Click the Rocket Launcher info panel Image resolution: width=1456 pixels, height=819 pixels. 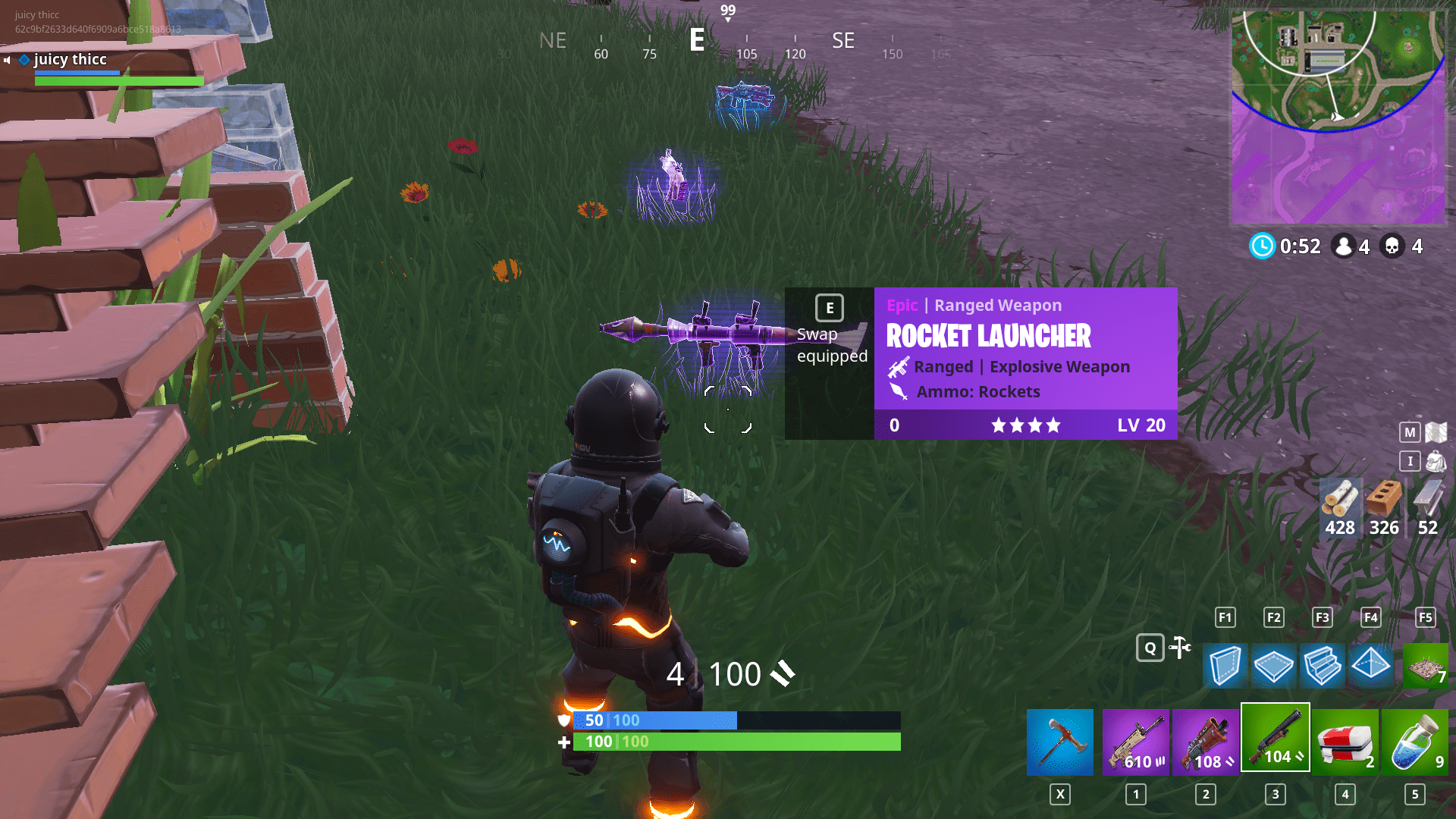1024,356
